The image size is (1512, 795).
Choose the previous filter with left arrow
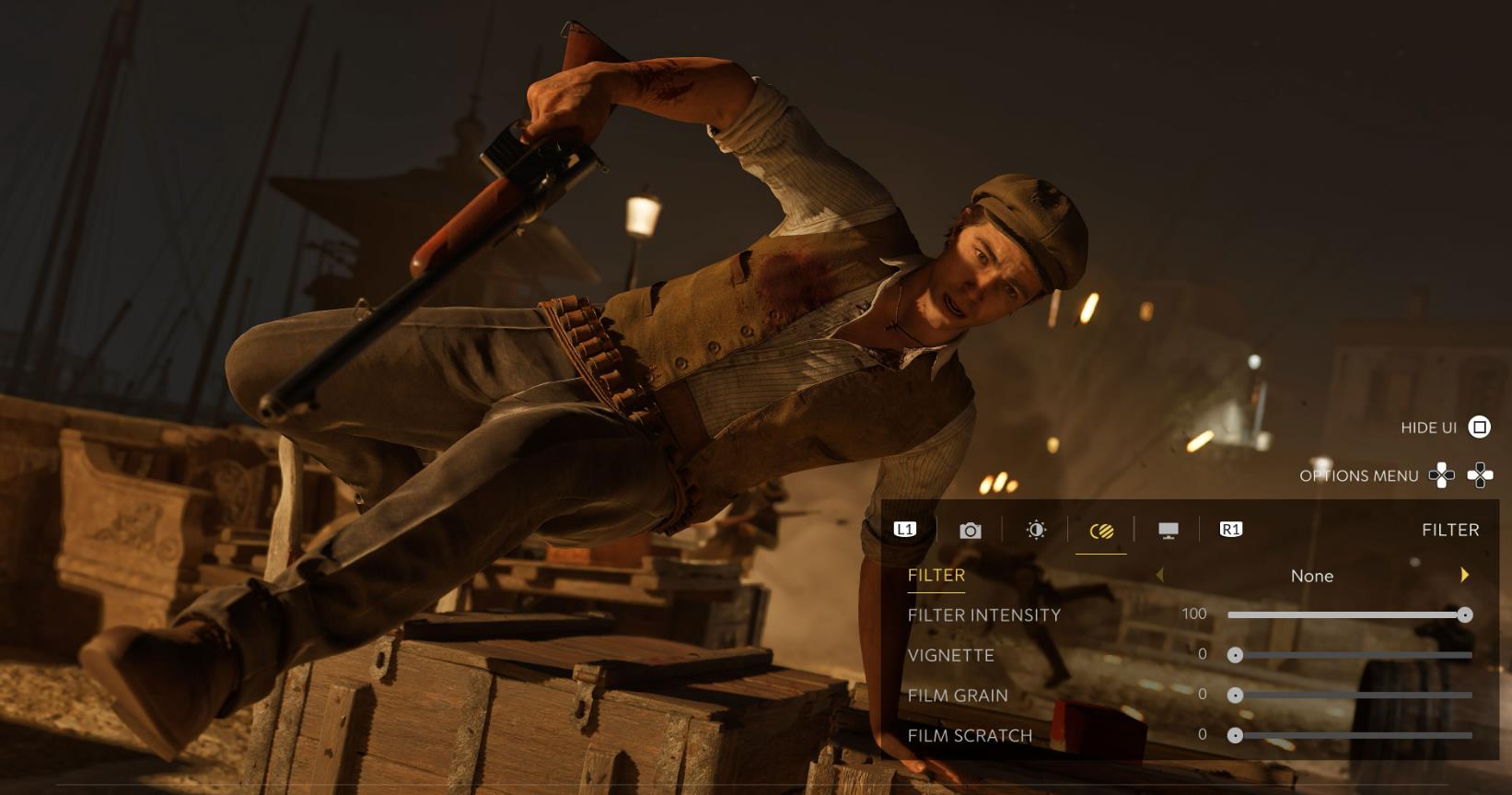coord(1160,575)
